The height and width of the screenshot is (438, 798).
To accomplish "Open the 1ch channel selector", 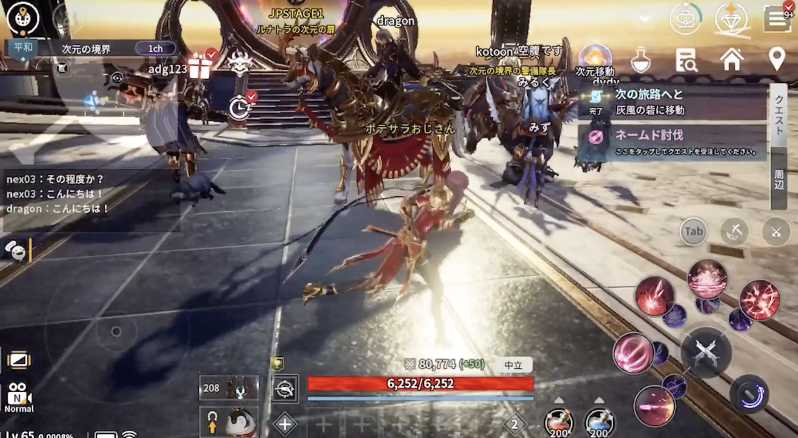I will click(154, 47).
